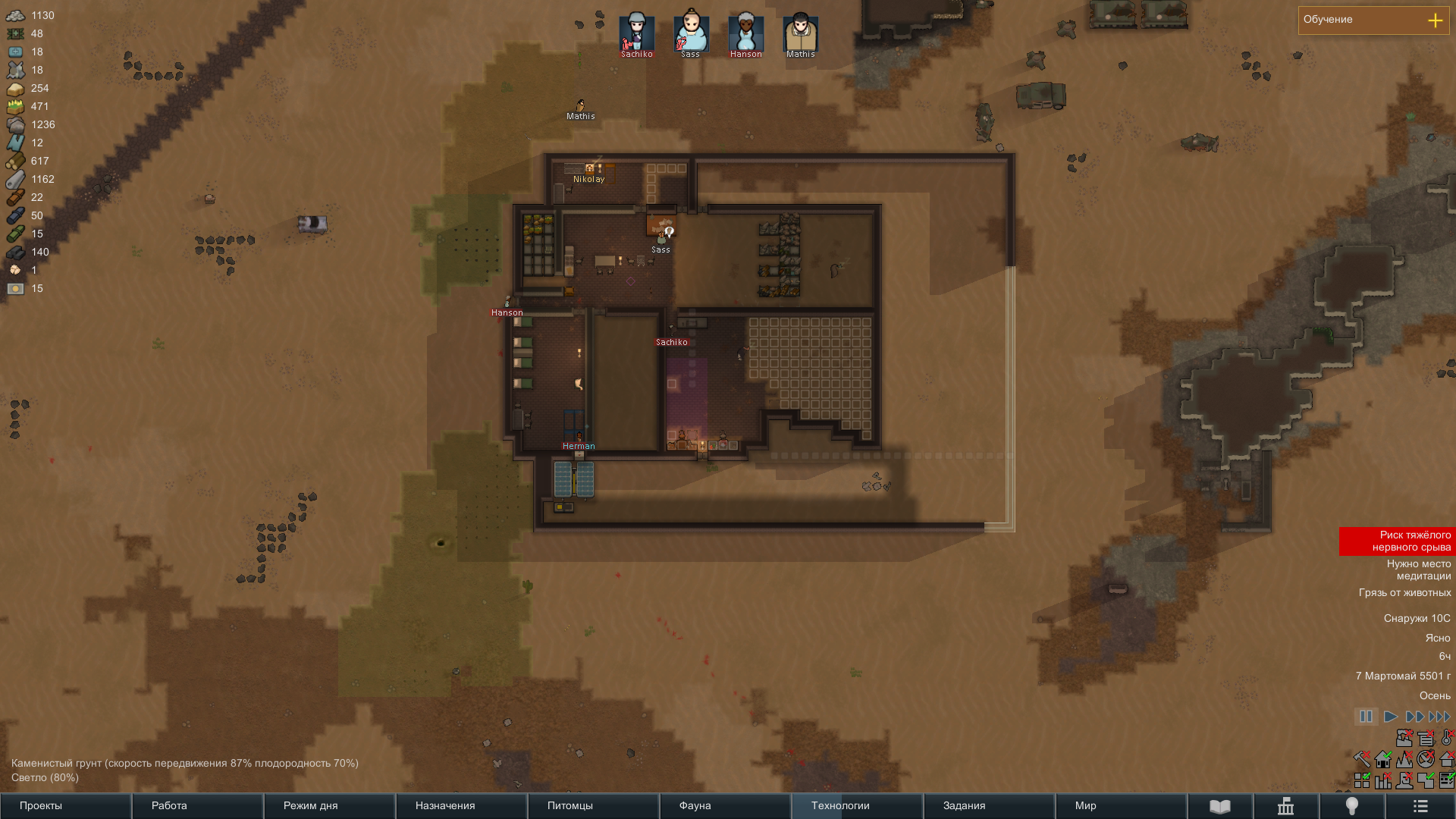
Task: Open the lightbulb icon tab
Action: pos(1352,806)
